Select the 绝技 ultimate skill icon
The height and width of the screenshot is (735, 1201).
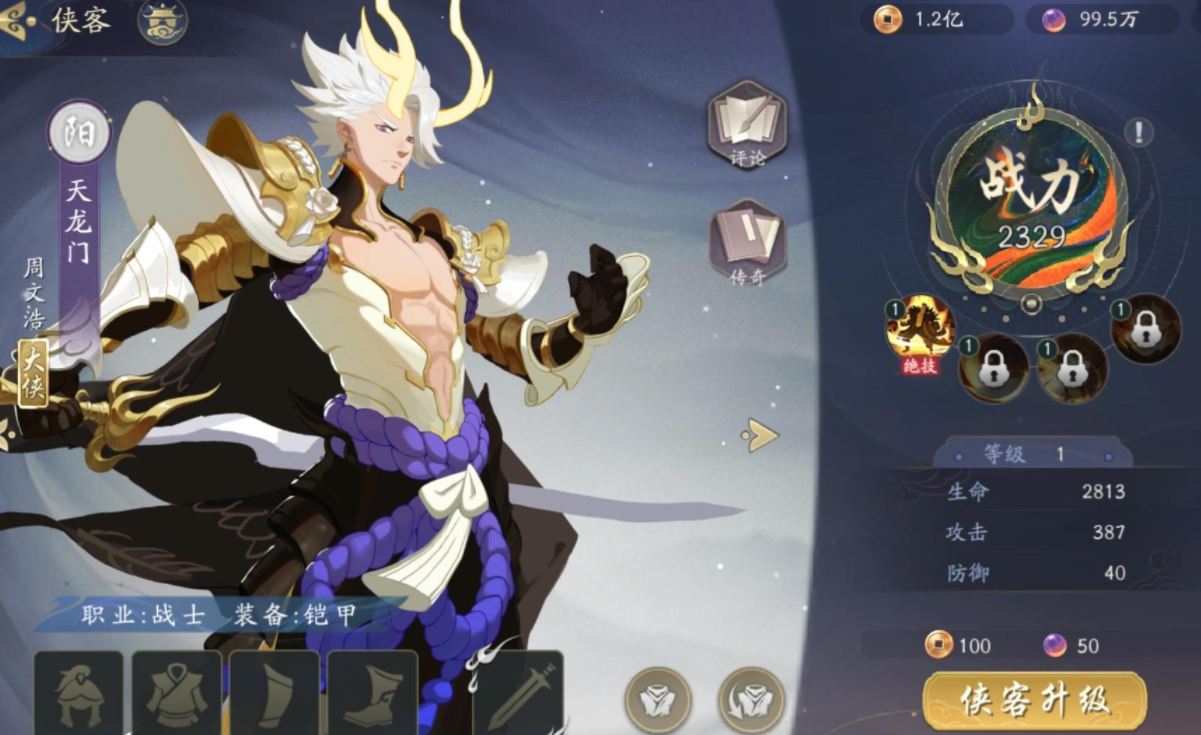[920, 330]
